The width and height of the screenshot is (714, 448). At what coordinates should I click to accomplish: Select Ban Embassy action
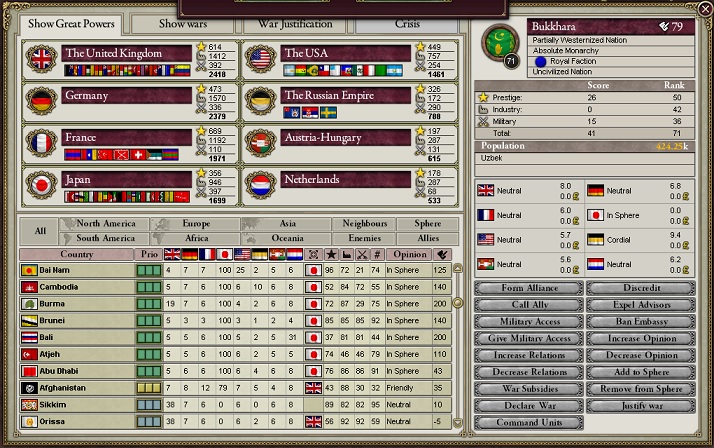tap(640, 322)
